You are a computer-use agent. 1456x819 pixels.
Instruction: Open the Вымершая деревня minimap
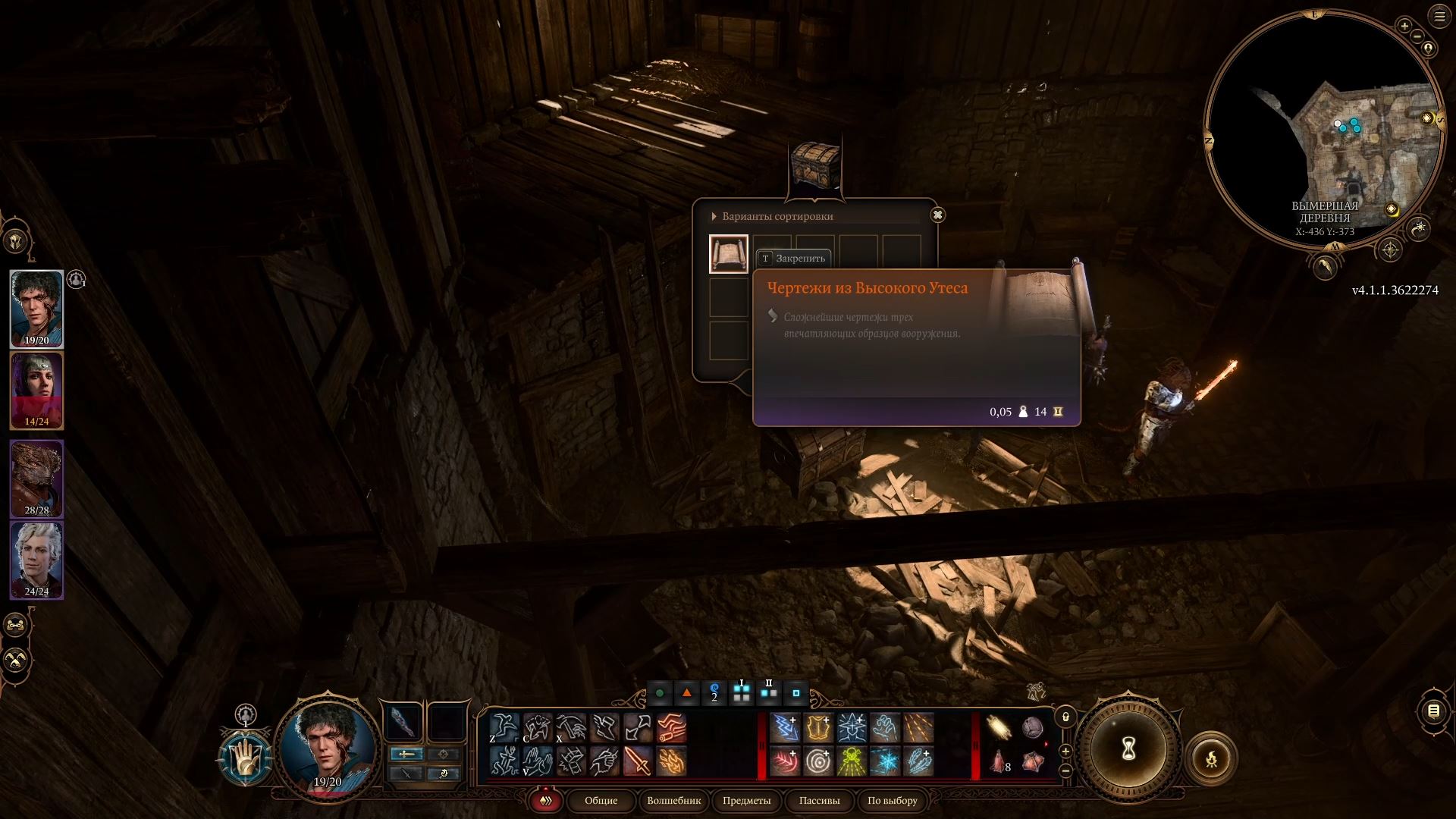pyautogui.click(x=1324, y=129)
